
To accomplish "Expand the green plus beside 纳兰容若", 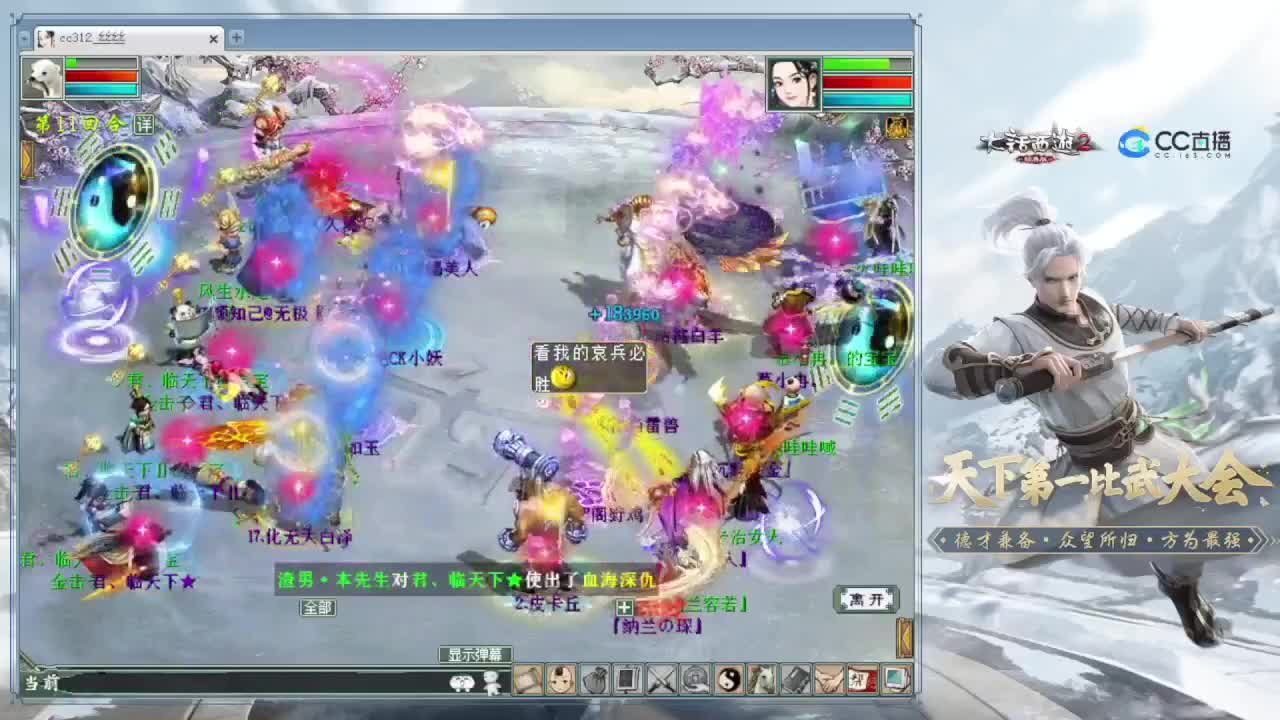I will click(x=625, y=606).
